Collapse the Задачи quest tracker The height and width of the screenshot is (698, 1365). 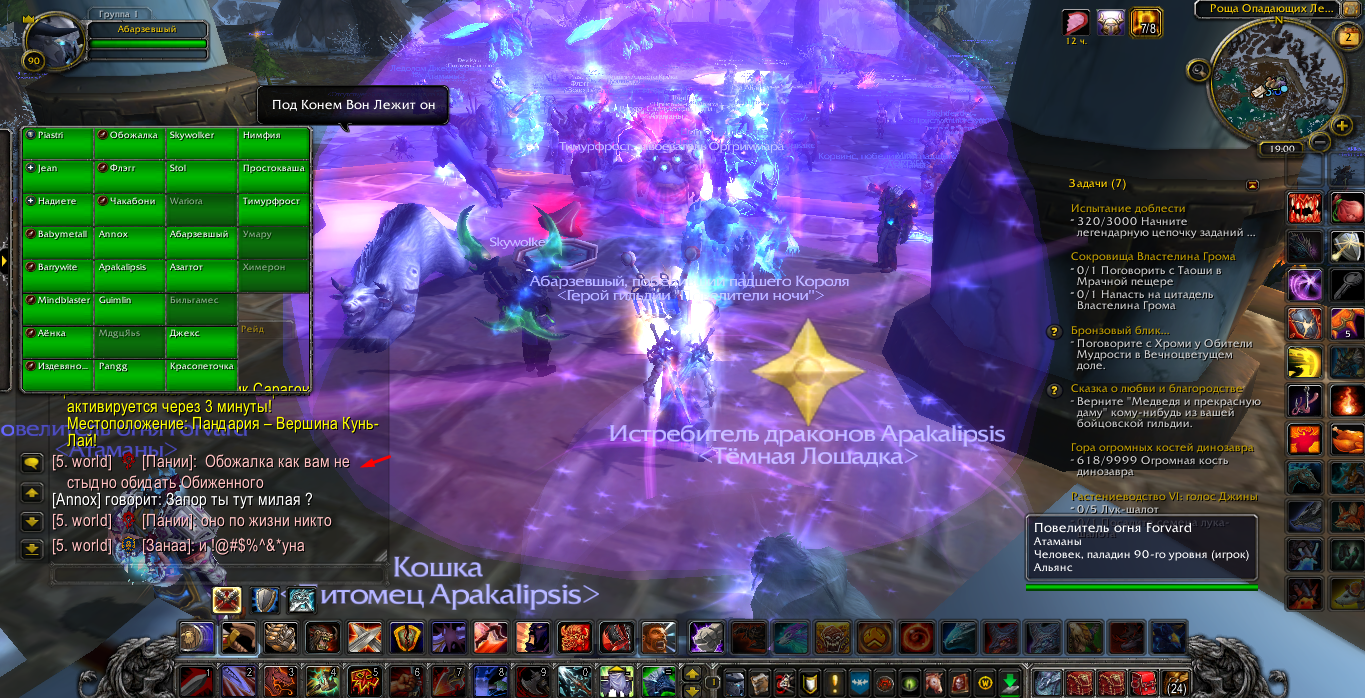click(x=1252, y=184)
